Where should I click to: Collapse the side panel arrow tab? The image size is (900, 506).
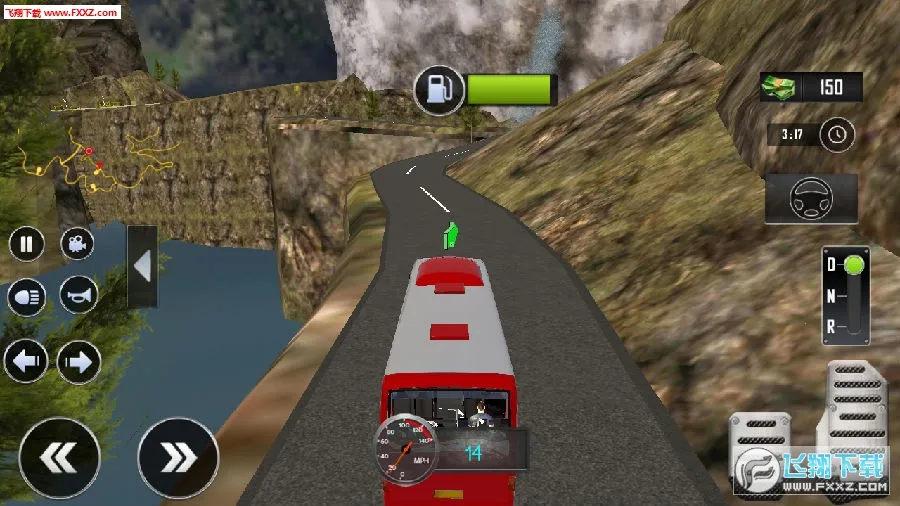click(142, 267)
